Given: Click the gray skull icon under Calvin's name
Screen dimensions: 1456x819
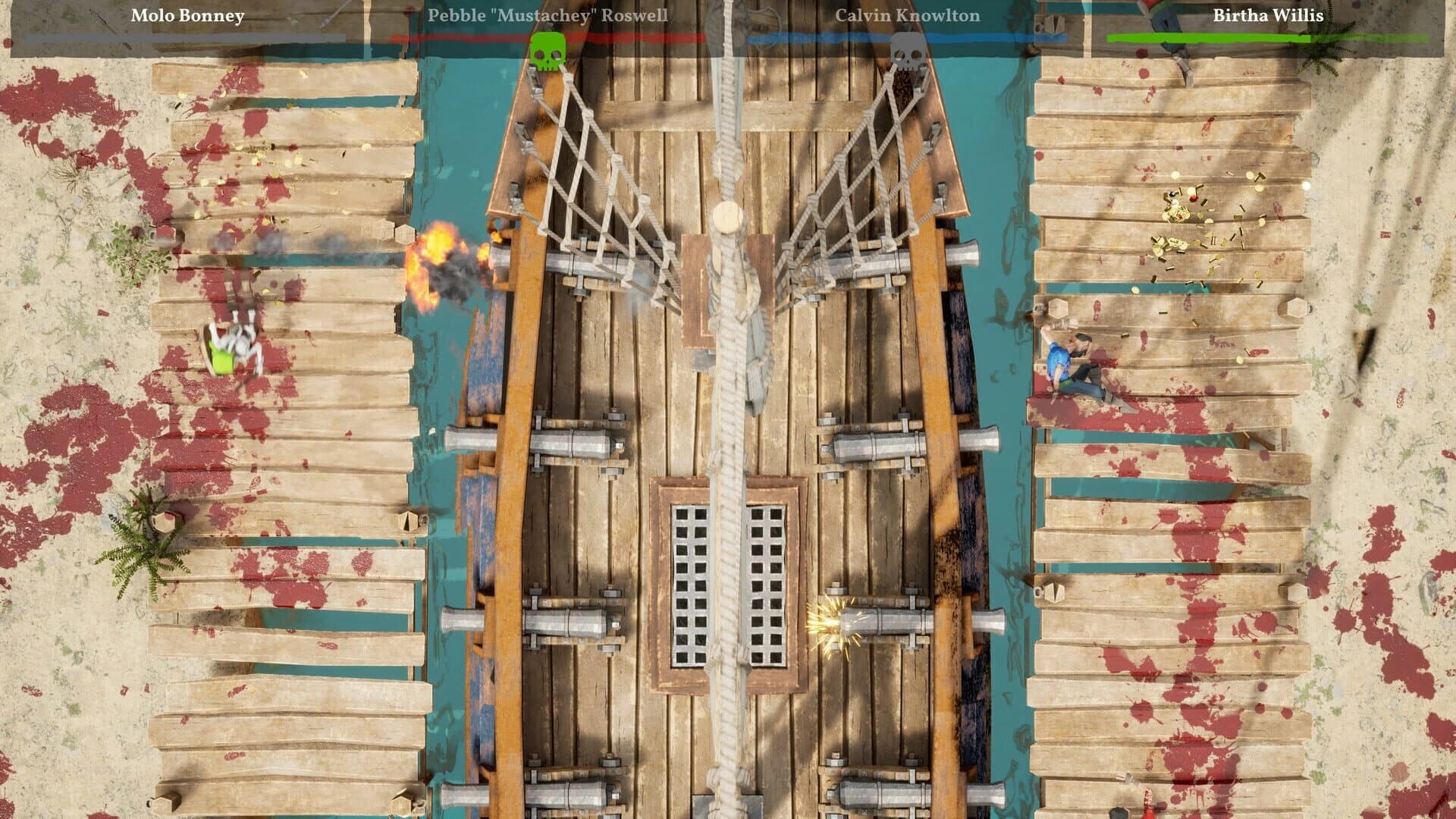Looking at the screenshot, I should coord(909,51).
